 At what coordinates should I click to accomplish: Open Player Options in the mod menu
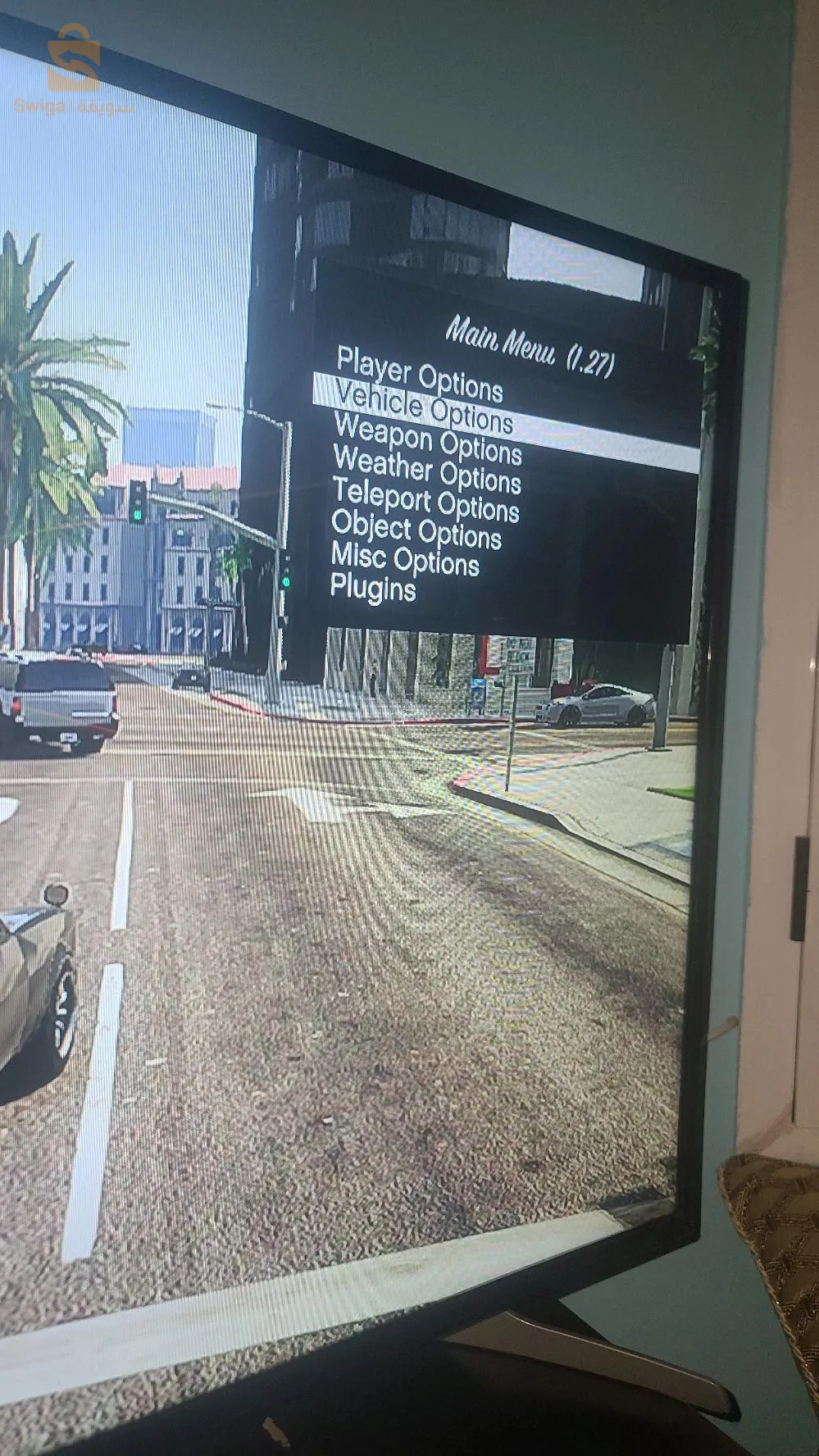pos(419,374)
